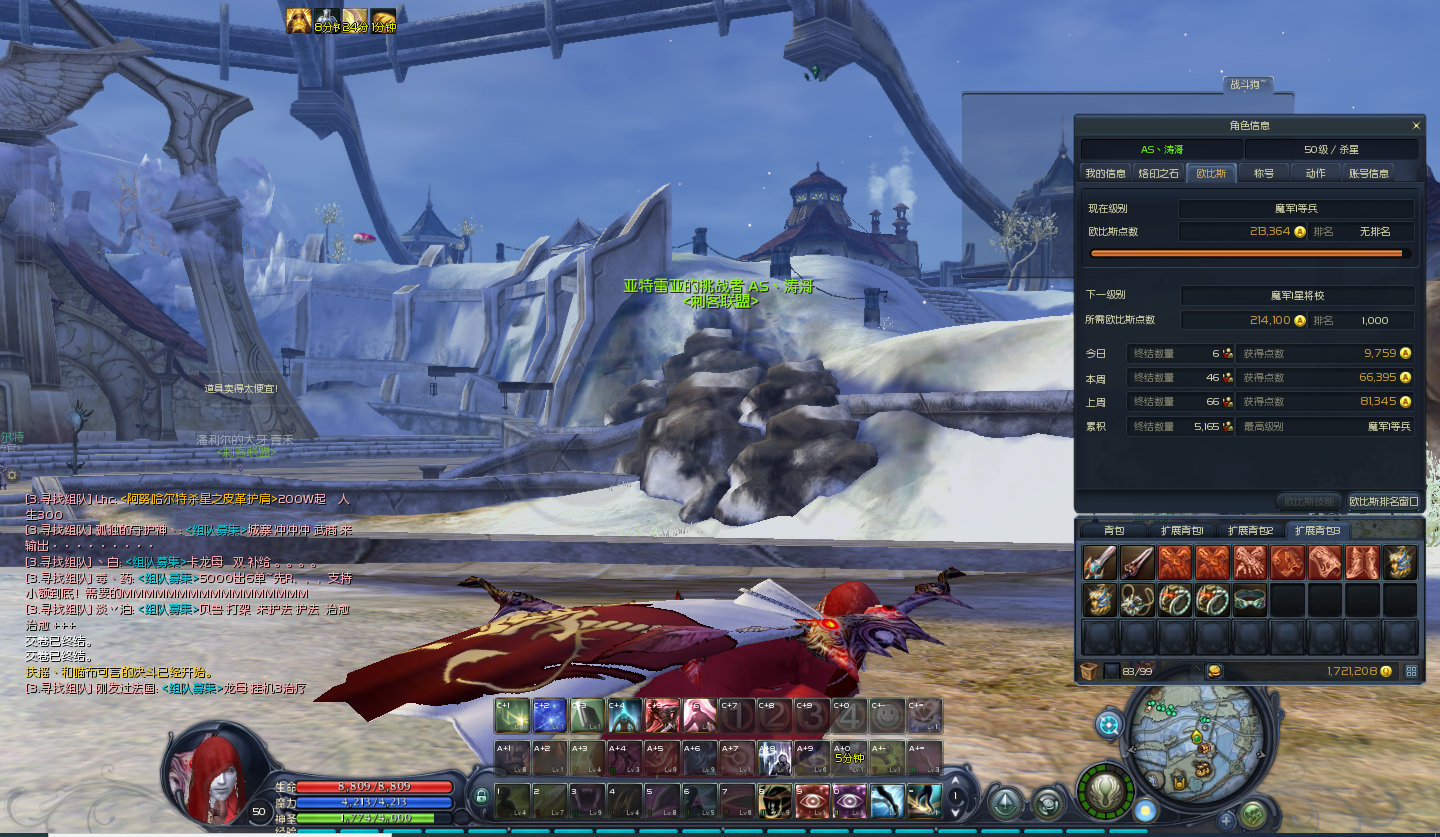This screenshot has width=1440, height=837.
Task: Switch to the 背包 main bag tab
Action: [1114, 530]
